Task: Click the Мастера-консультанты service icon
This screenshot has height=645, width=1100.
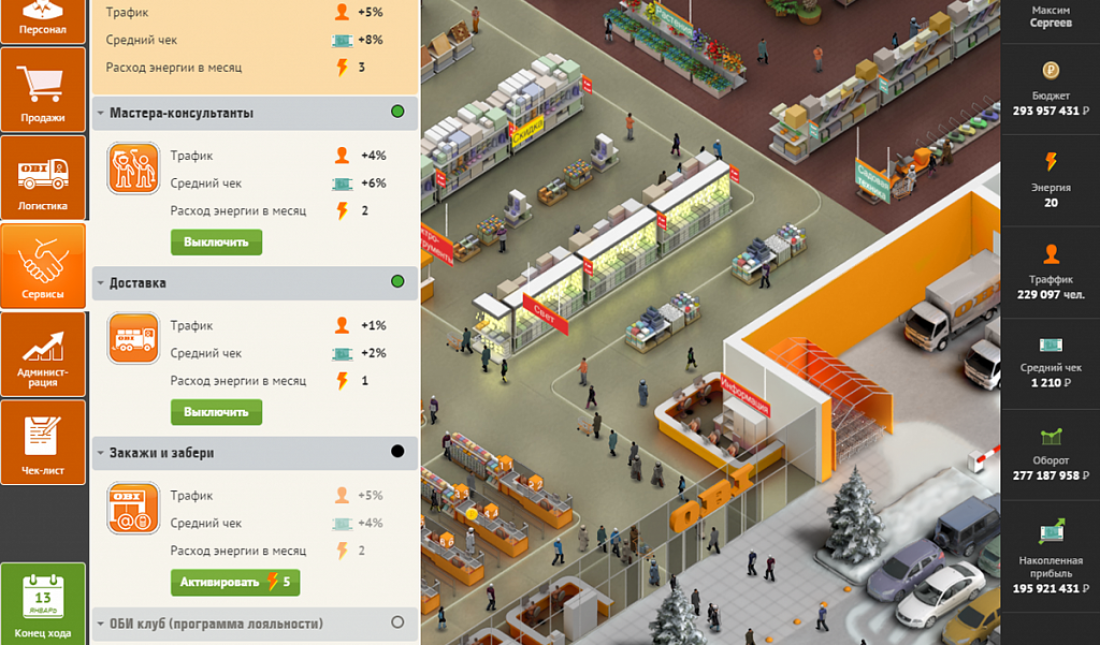Action: pyautogui.click(x=133, y=169)
